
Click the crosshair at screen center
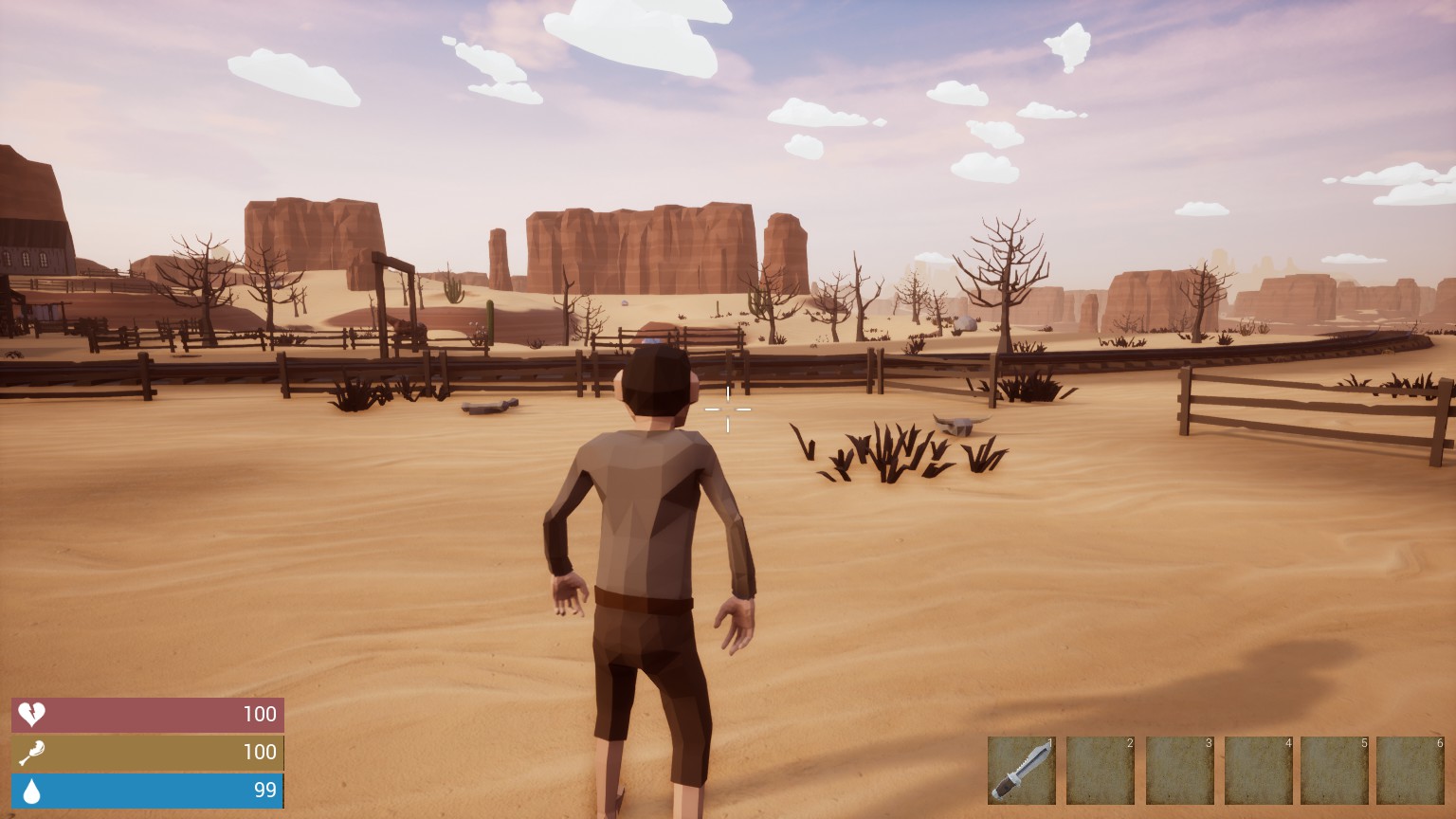click(x=728, y=409)
